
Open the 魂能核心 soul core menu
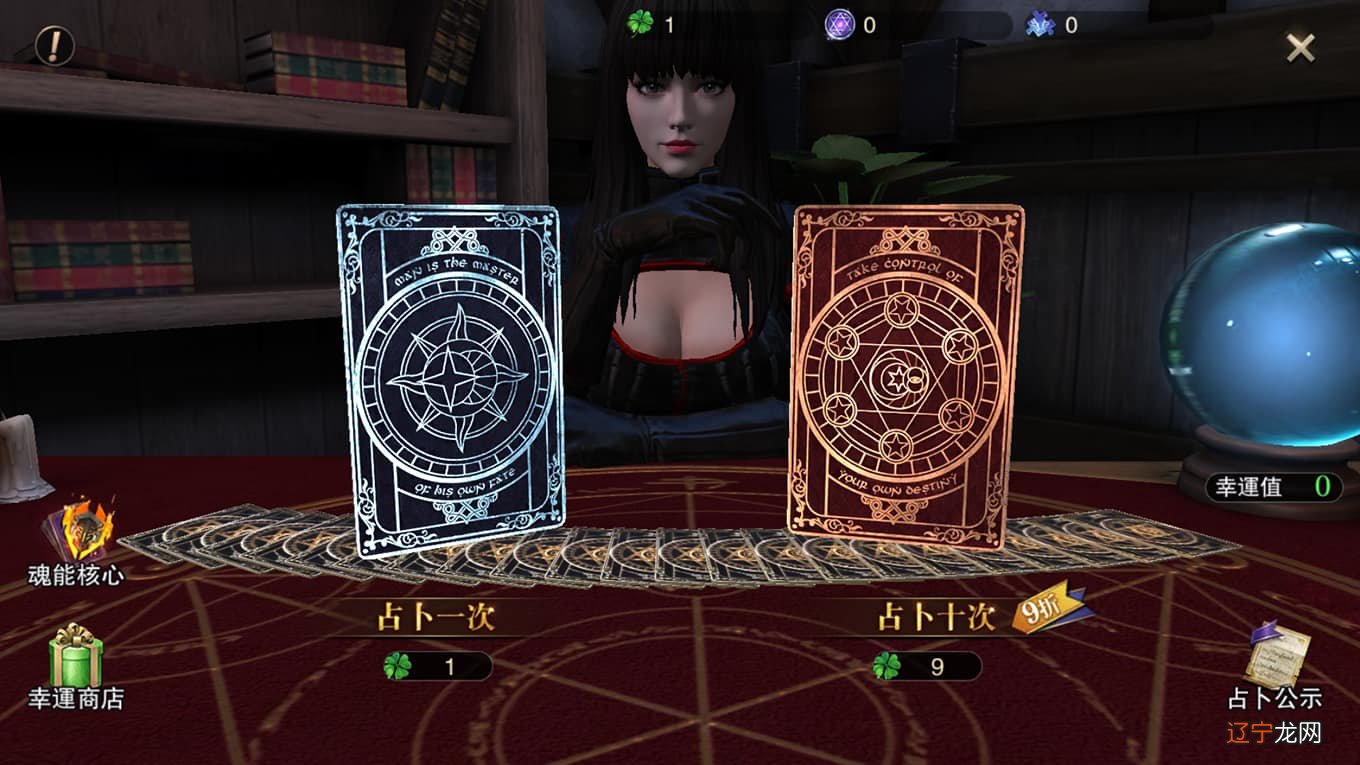[76, 540]
